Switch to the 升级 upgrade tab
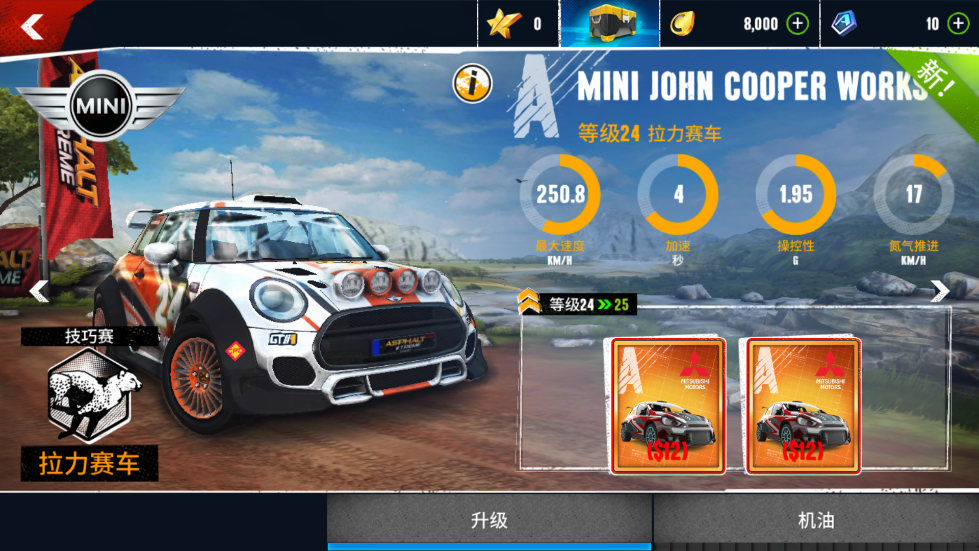979x551 pixels. click(490, 520)
